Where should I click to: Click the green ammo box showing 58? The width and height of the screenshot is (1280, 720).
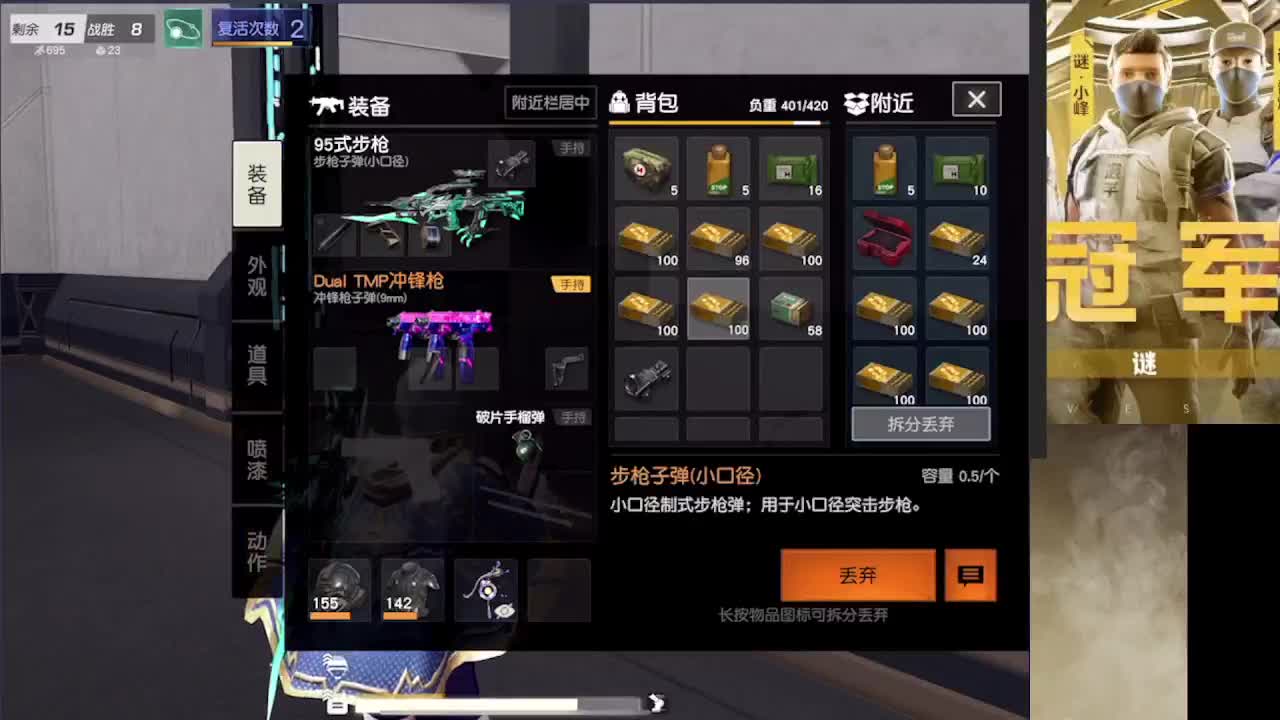pos(792,310)
